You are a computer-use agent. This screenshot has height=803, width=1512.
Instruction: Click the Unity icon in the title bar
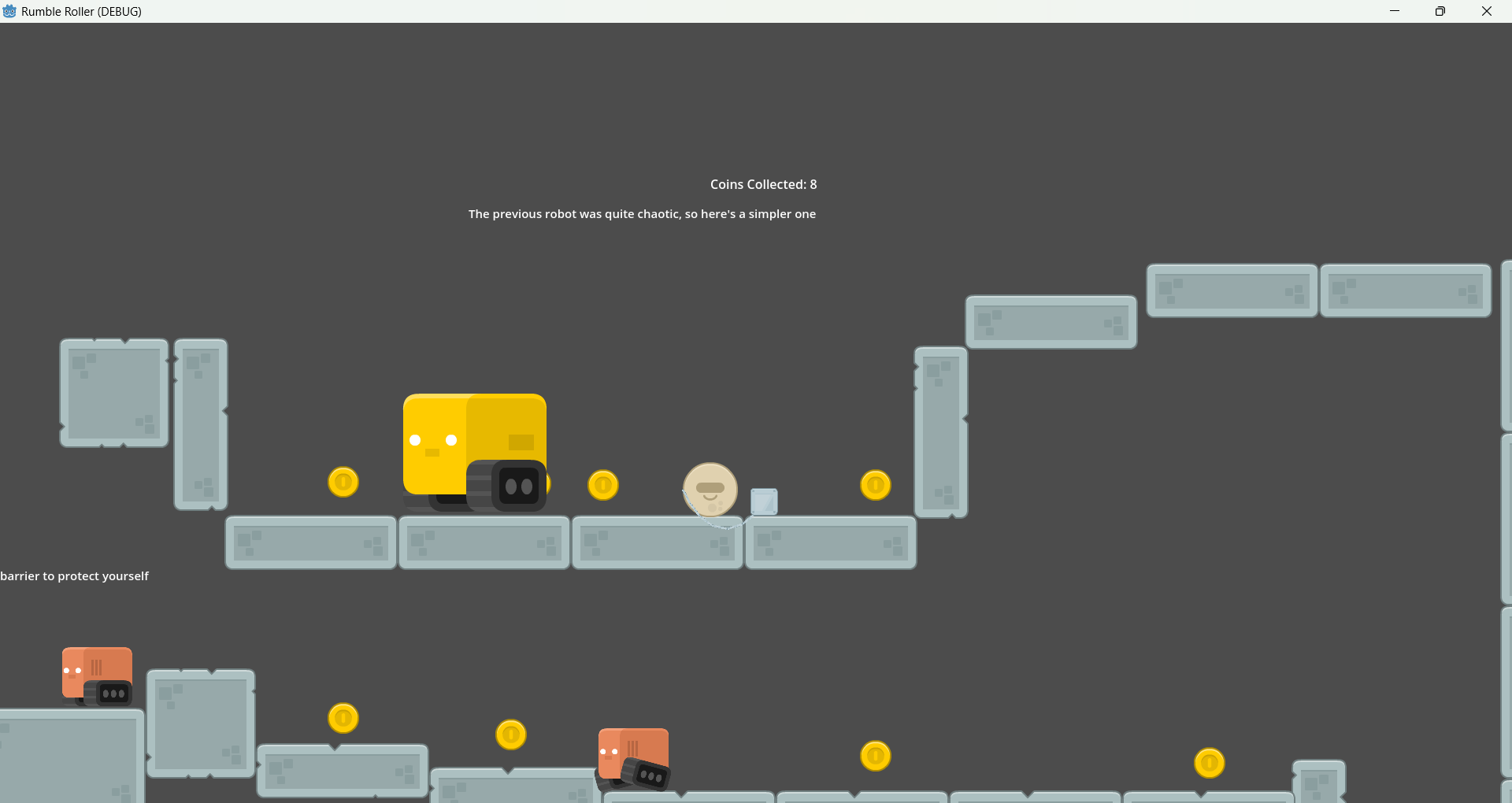[9, 11]
